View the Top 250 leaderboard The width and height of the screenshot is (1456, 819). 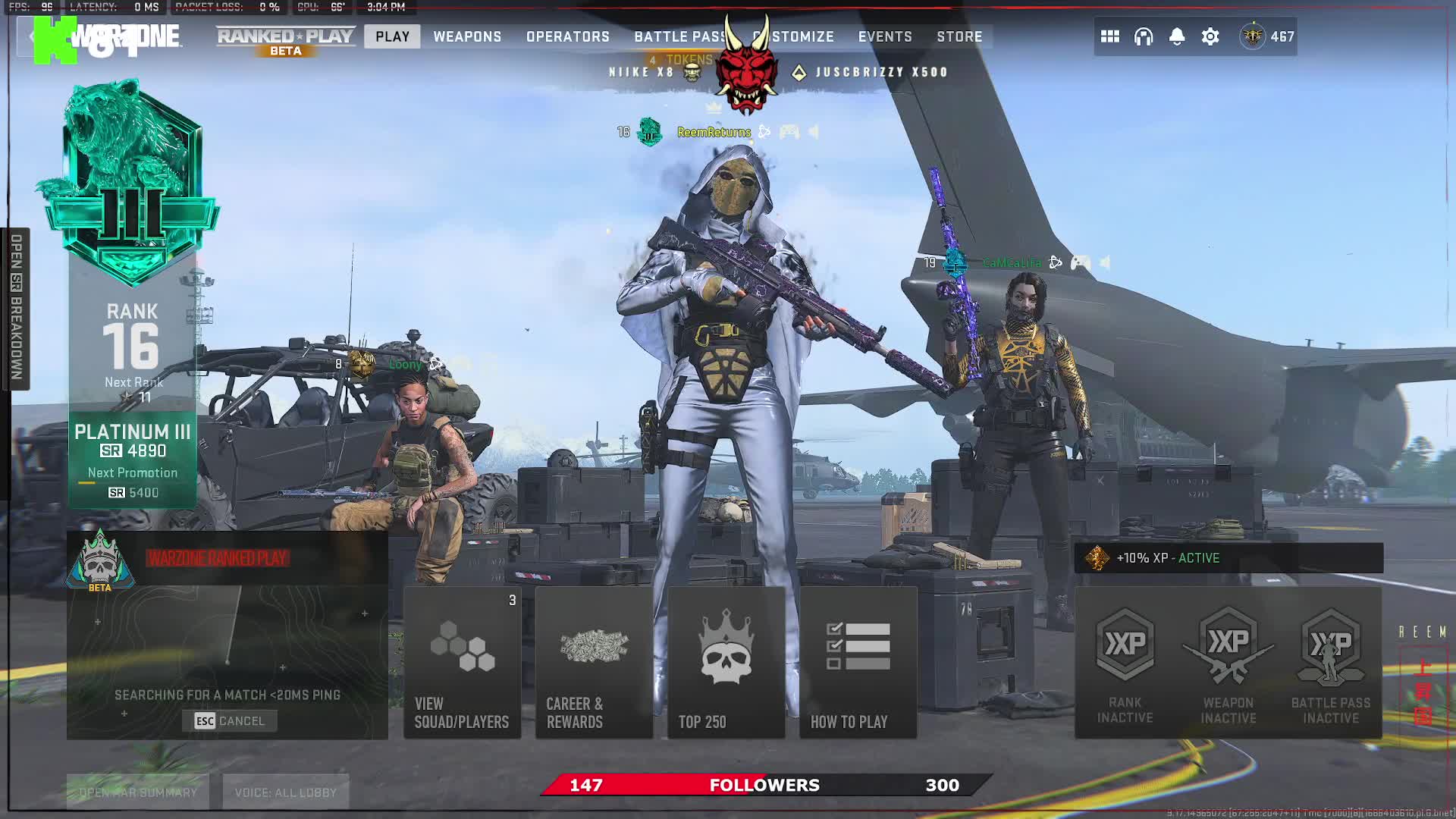tap(726, 663)
